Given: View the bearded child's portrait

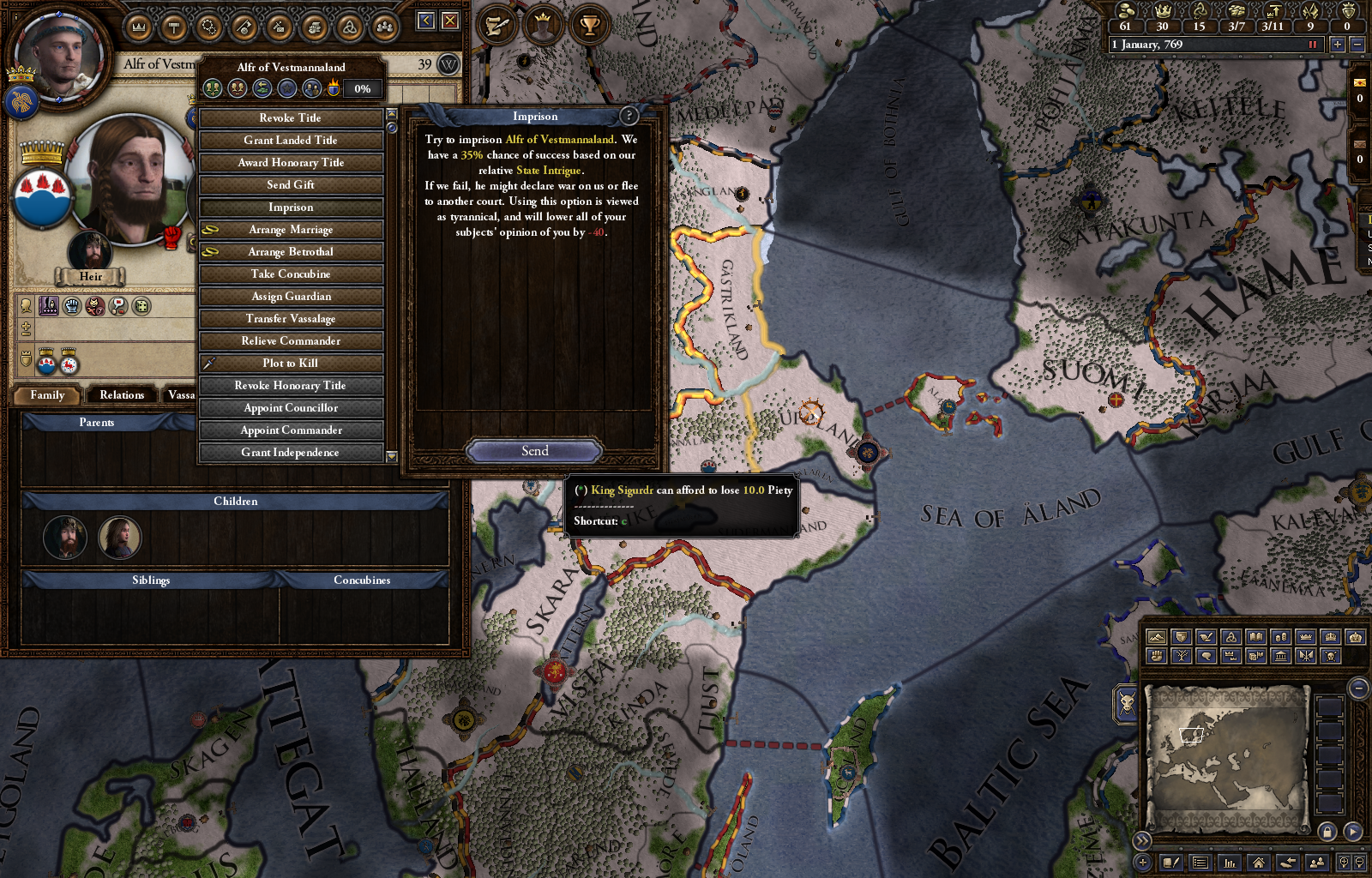Looking at the screenshot, I should pyautogui.click(x=65, y=538).
